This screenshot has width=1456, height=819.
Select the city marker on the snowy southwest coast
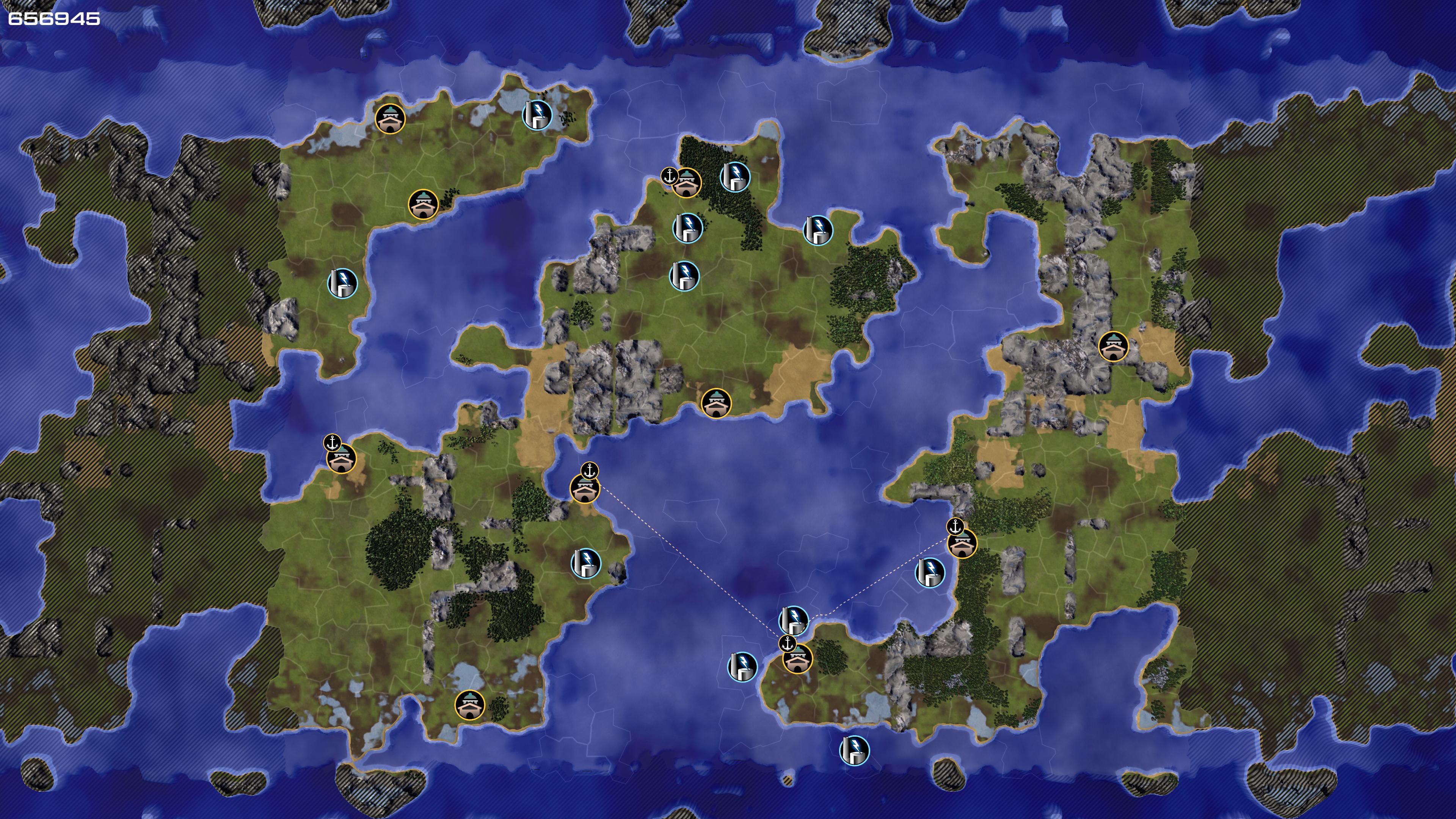470,705
